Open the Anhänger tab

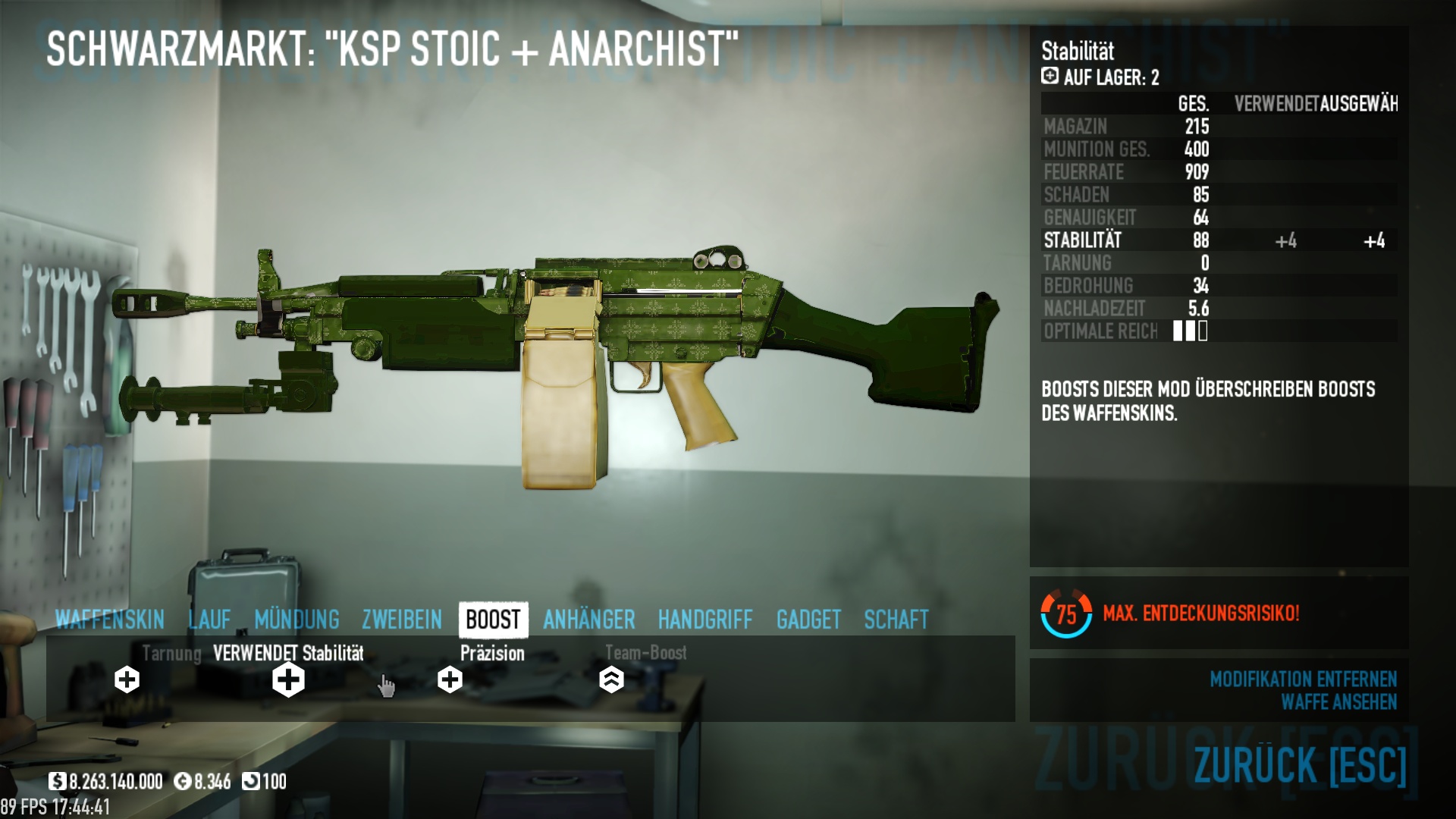point(589,620)
